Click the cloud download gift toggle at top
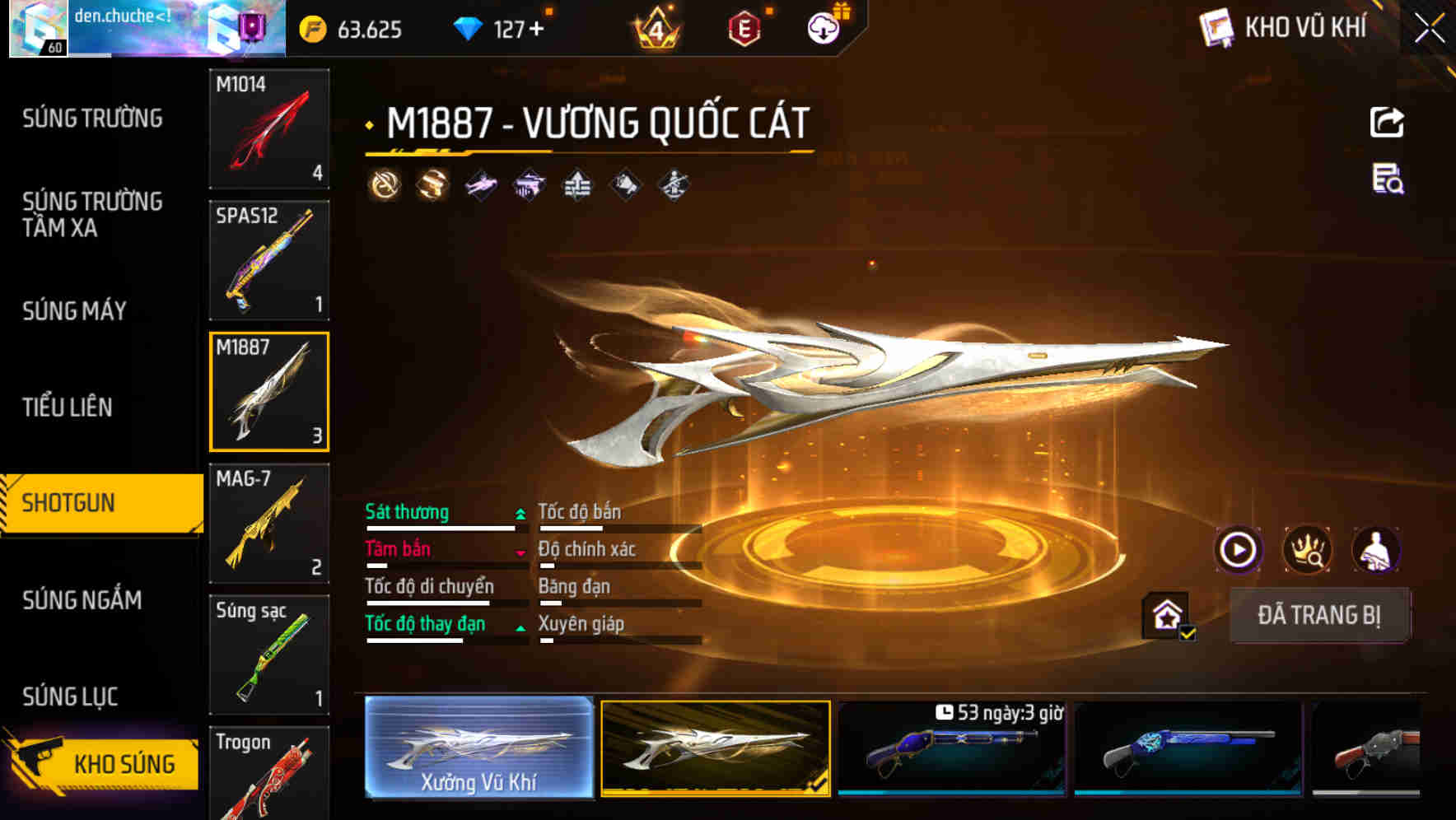Image resolution: width=1456 pixels, height=820 pixels. 822,28
